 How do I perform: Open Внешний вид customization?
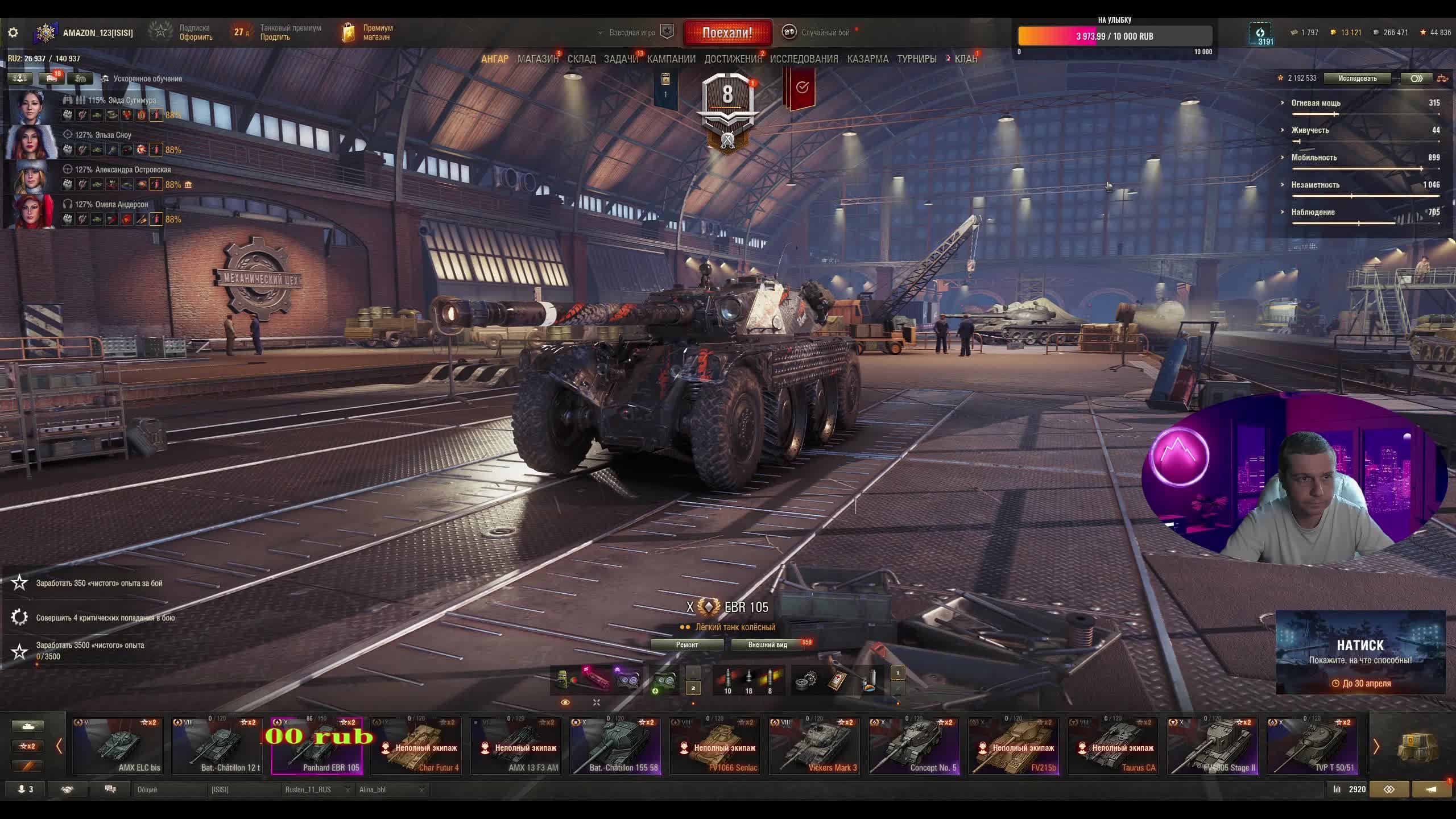pyautogui.click(x=767, y=645)
